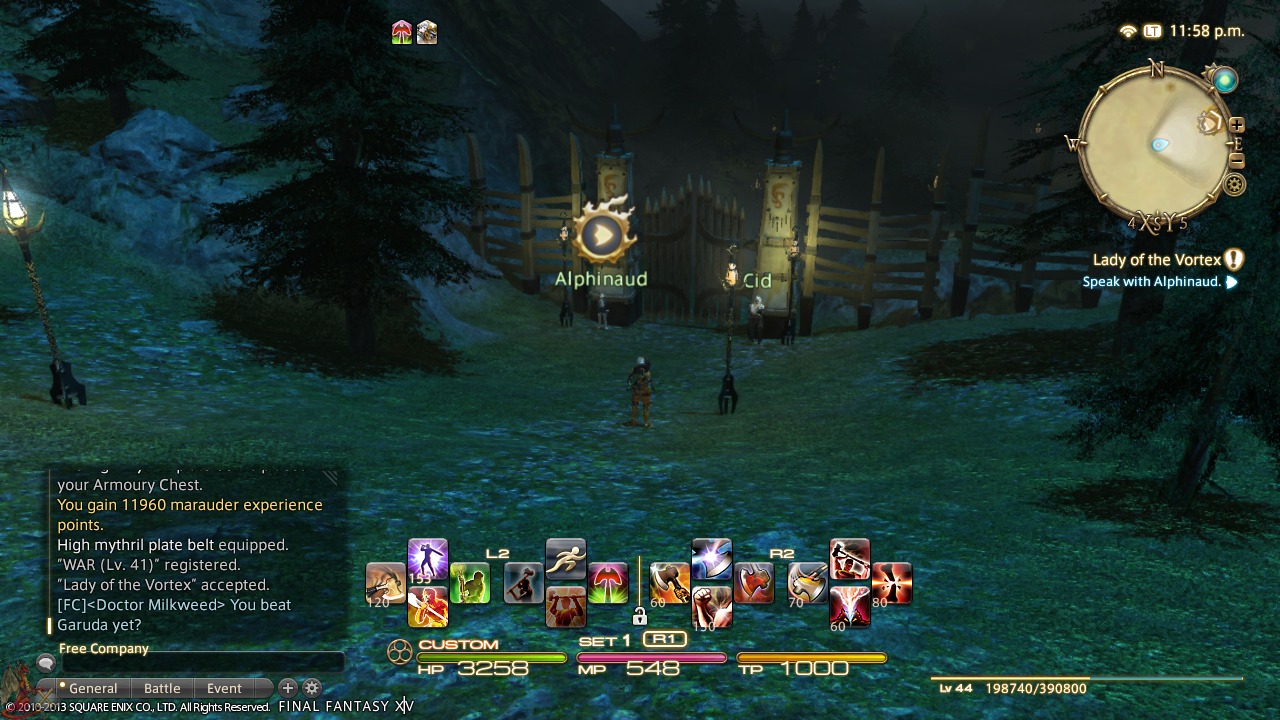Viewport: 1280px width, 720px height.
Task: Select the gold Mercy Stroke axe ability
Action: (806, 581)
